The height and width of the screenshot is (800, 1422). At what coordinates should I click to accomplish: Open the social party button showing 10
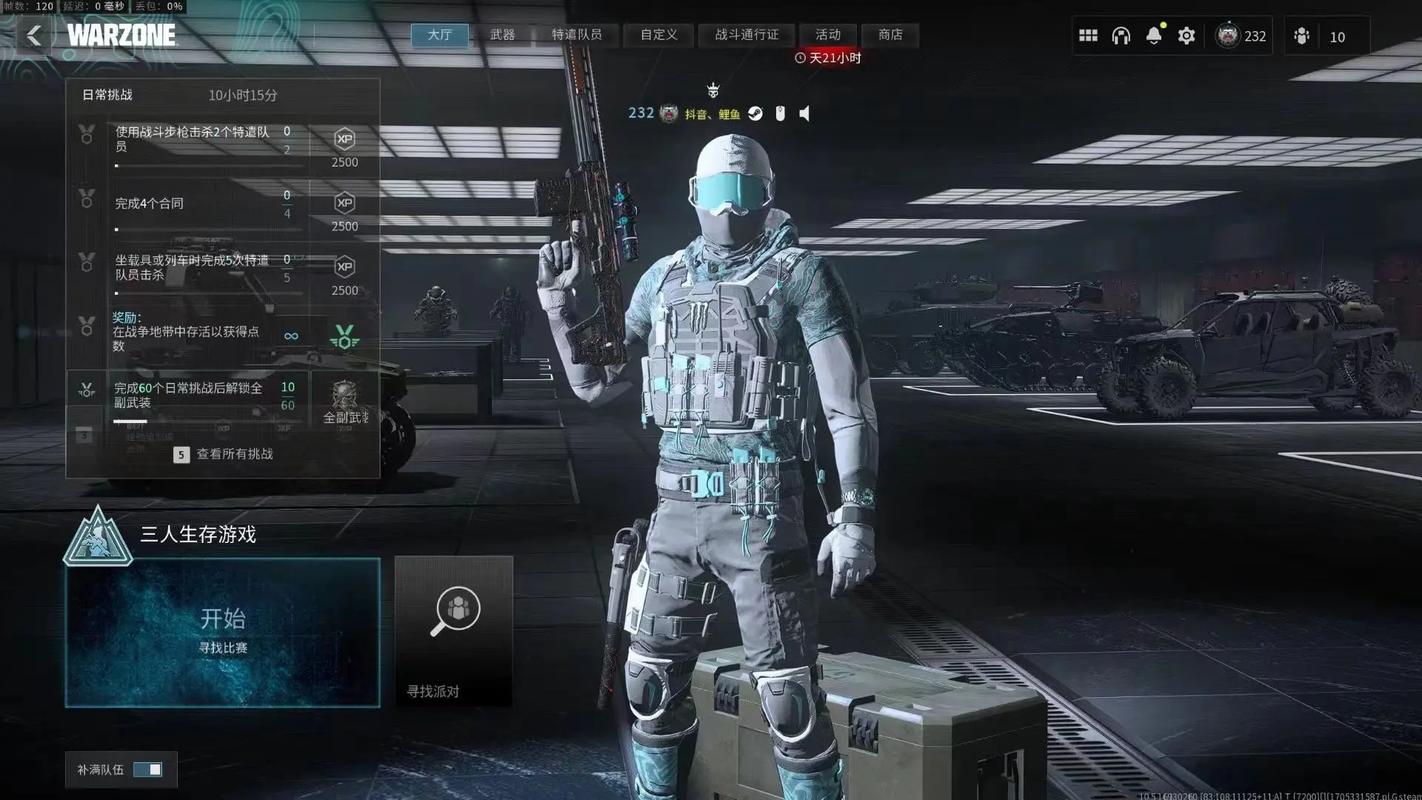point(1320,36)
